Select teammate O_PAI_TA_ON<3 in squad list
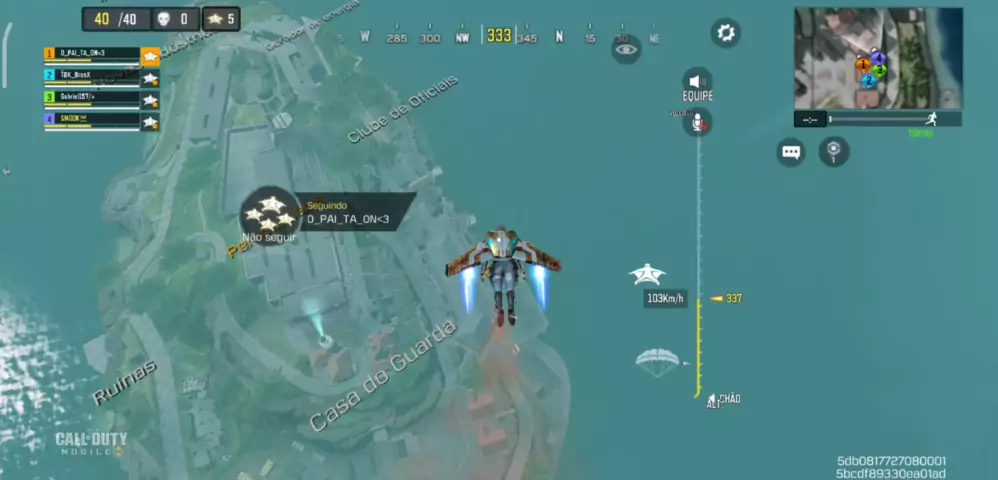Viewport: 998px width, 480px height. [92, 54]
